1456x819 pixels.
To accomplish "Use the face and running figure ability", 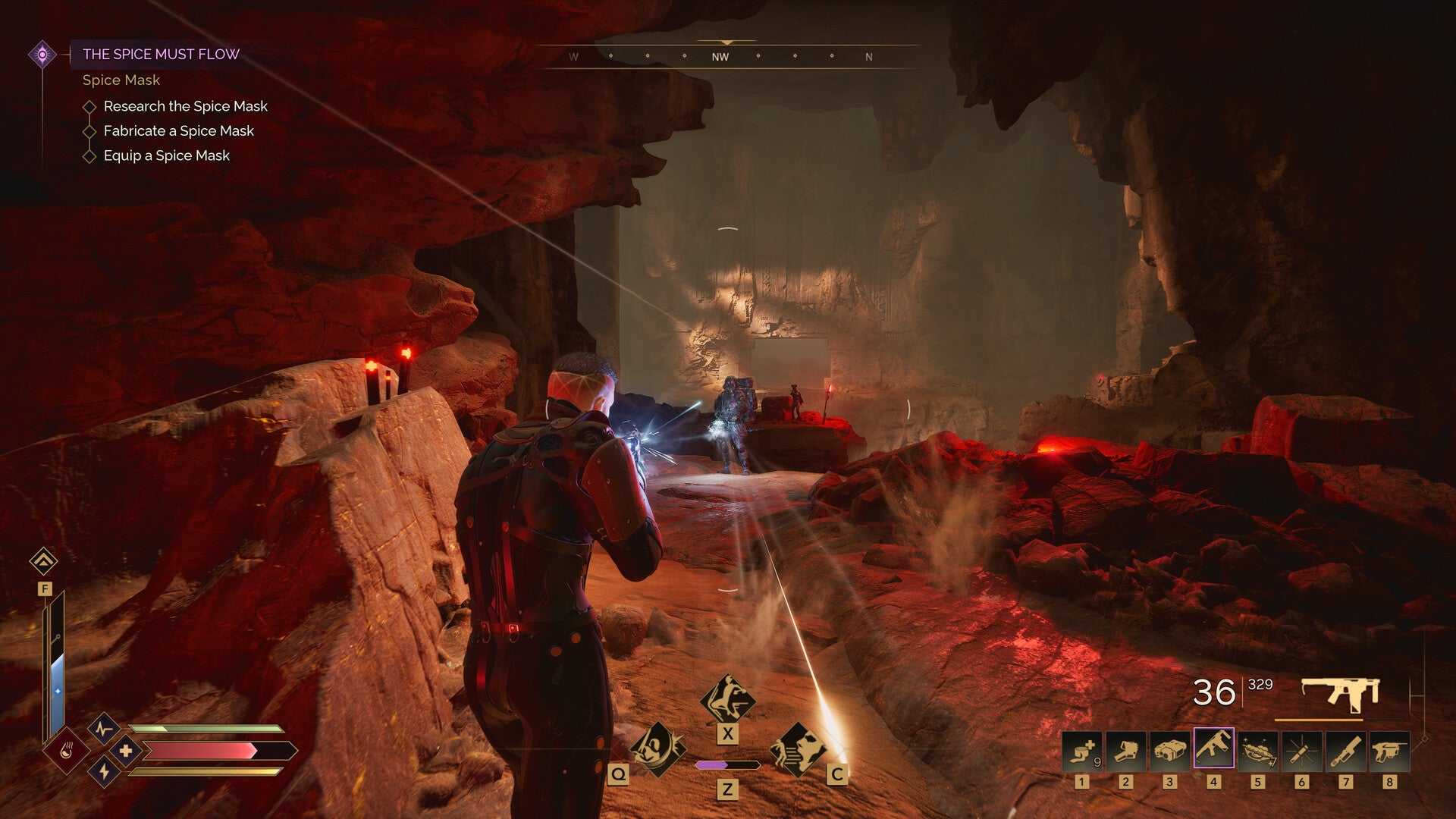I will tap(798, 749).
